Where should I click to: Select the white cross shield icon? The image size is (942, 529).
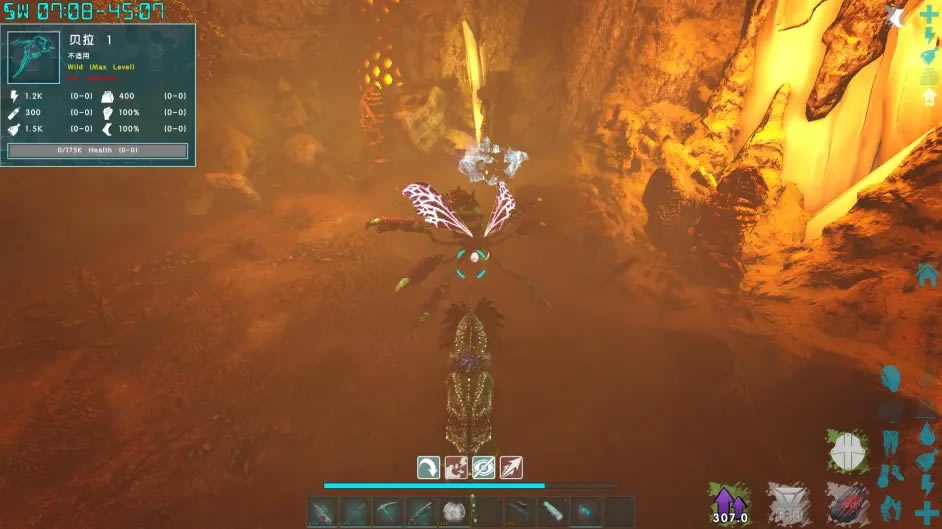click(848, 452)
